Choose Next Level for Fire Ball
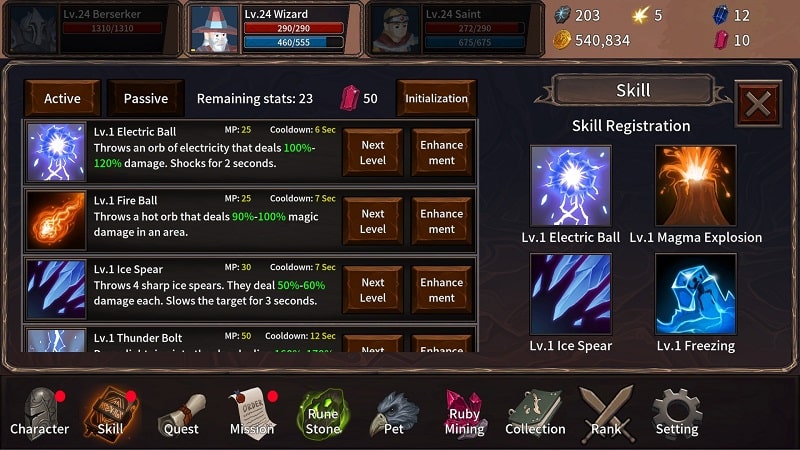The image size is (800, 450). (x=373, y=221)
